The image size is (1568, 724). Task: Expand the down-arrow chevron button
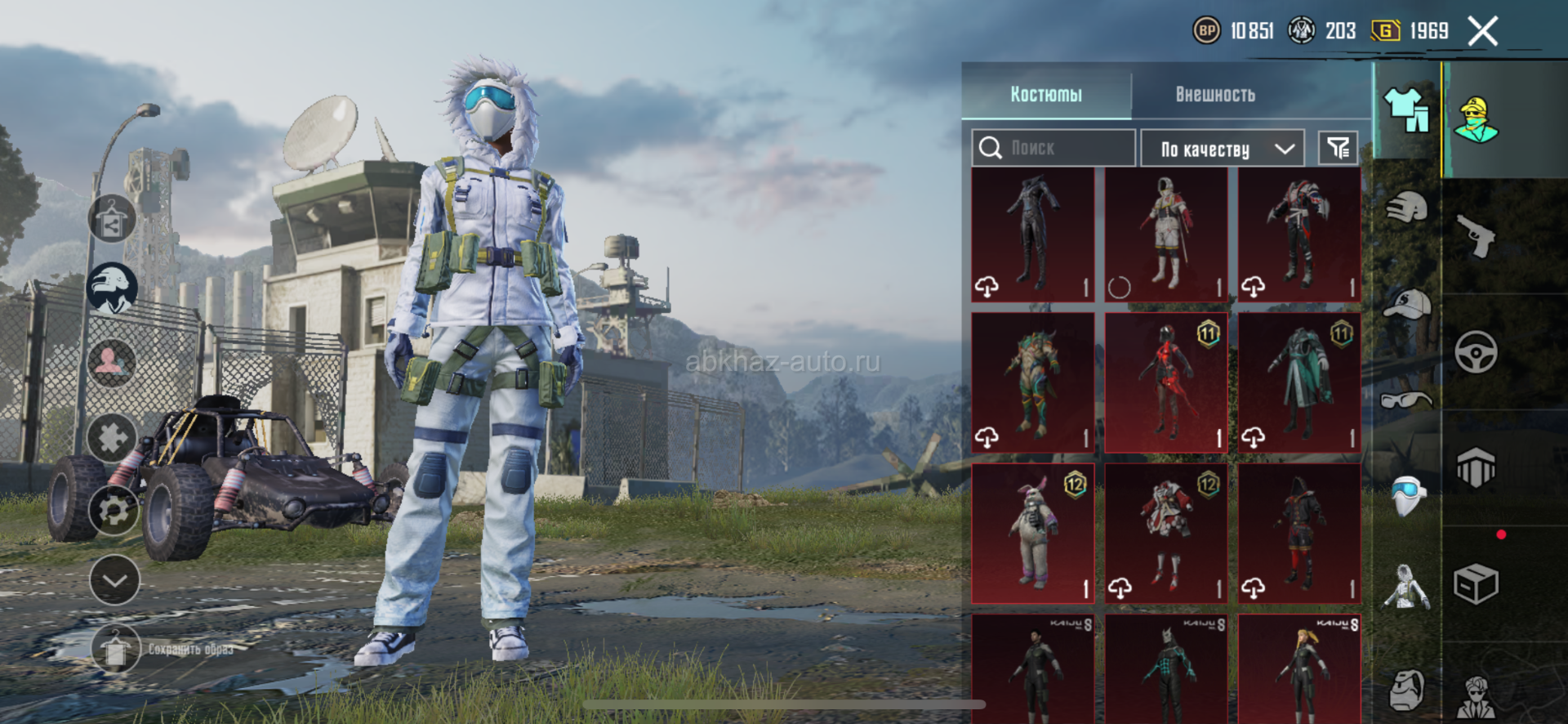[114, 580]
